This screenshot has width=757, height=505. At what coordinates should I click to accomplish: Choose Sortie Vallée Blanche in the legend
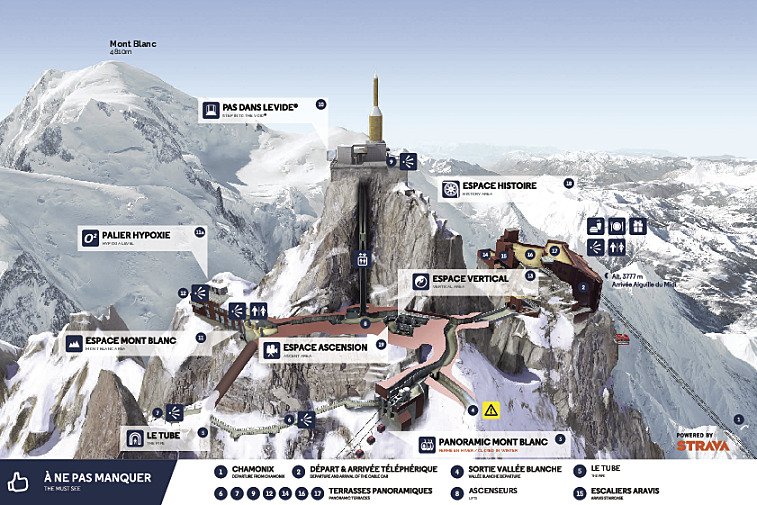click(510, 471)
